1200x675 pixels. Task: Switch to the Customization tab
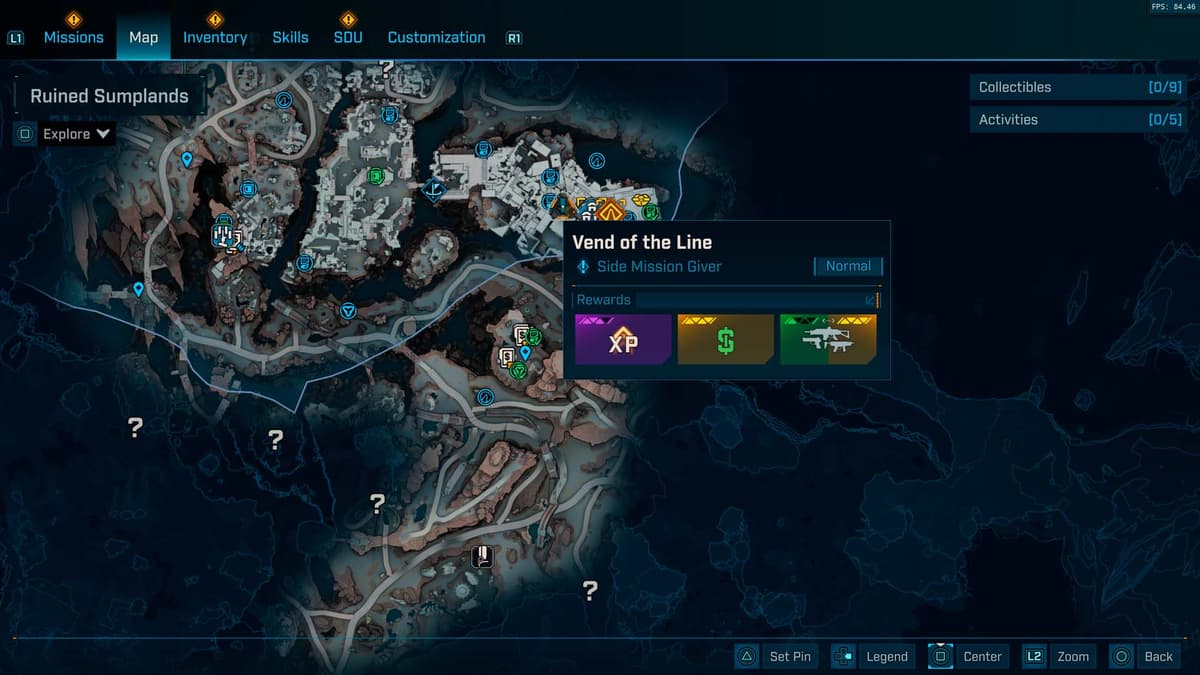point(436,37)
